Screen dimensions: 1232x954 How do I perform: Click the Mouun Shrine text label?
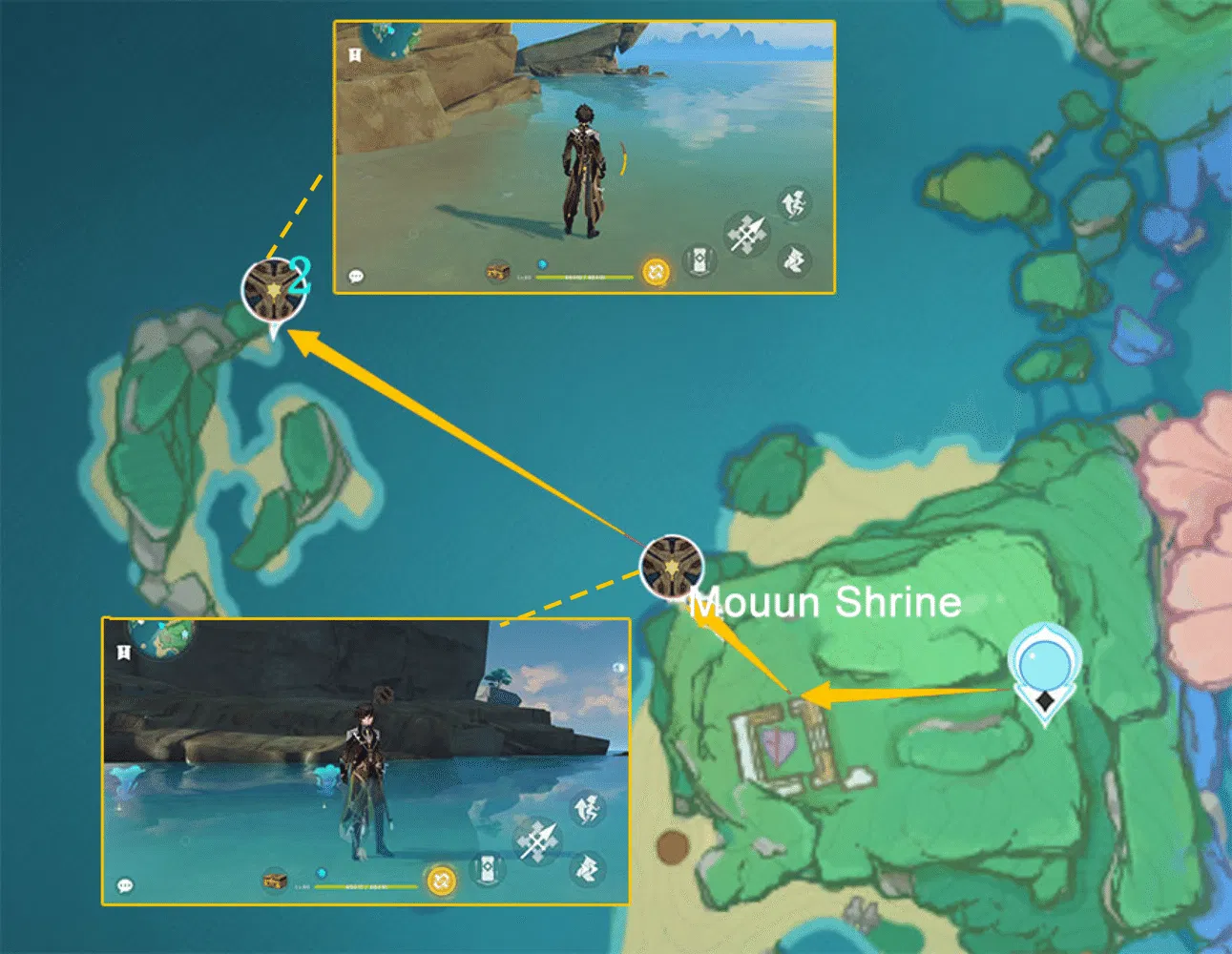coord(825,603)
